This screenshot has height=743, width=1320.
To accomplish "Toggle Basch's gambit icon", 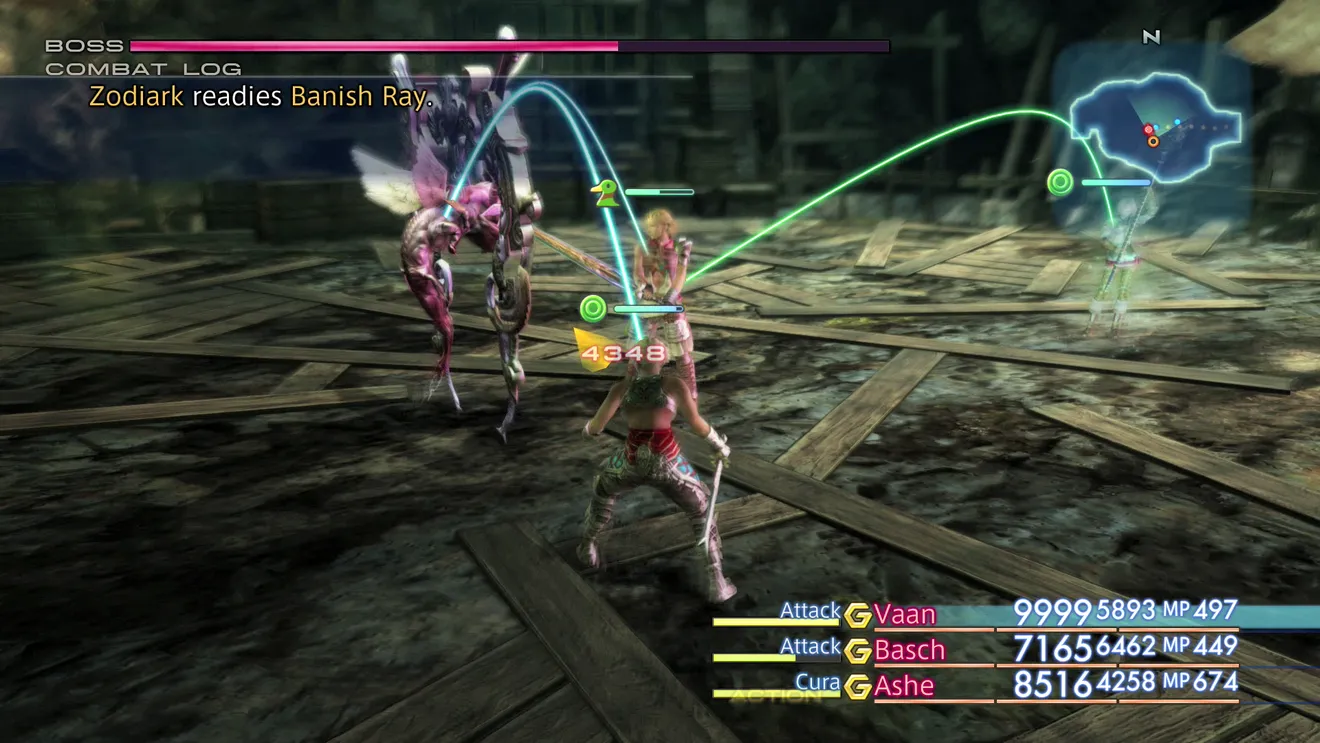I will click(x=857, y=651).
